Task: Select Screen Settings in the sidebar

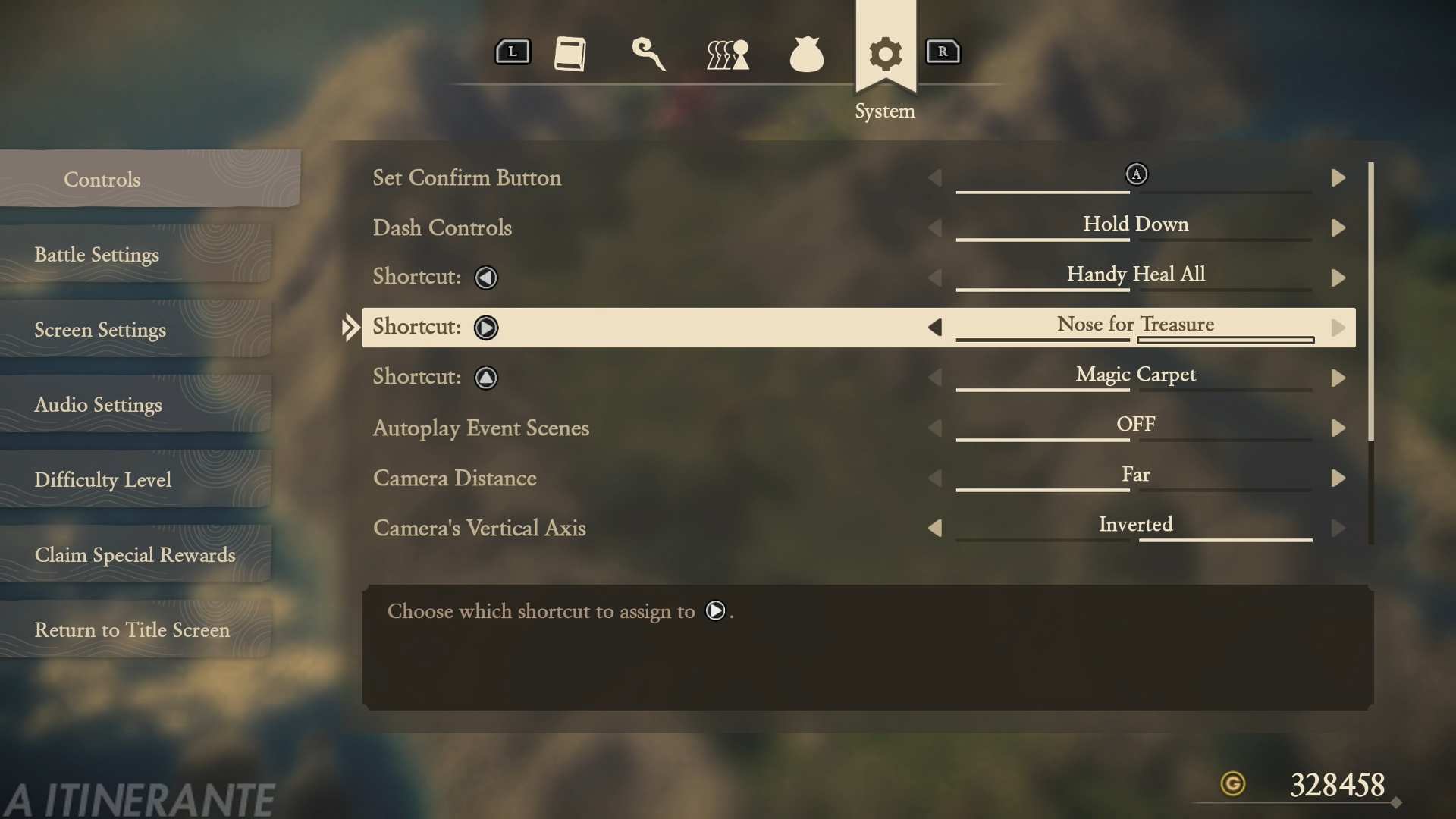Action: [x=100, y=330]
